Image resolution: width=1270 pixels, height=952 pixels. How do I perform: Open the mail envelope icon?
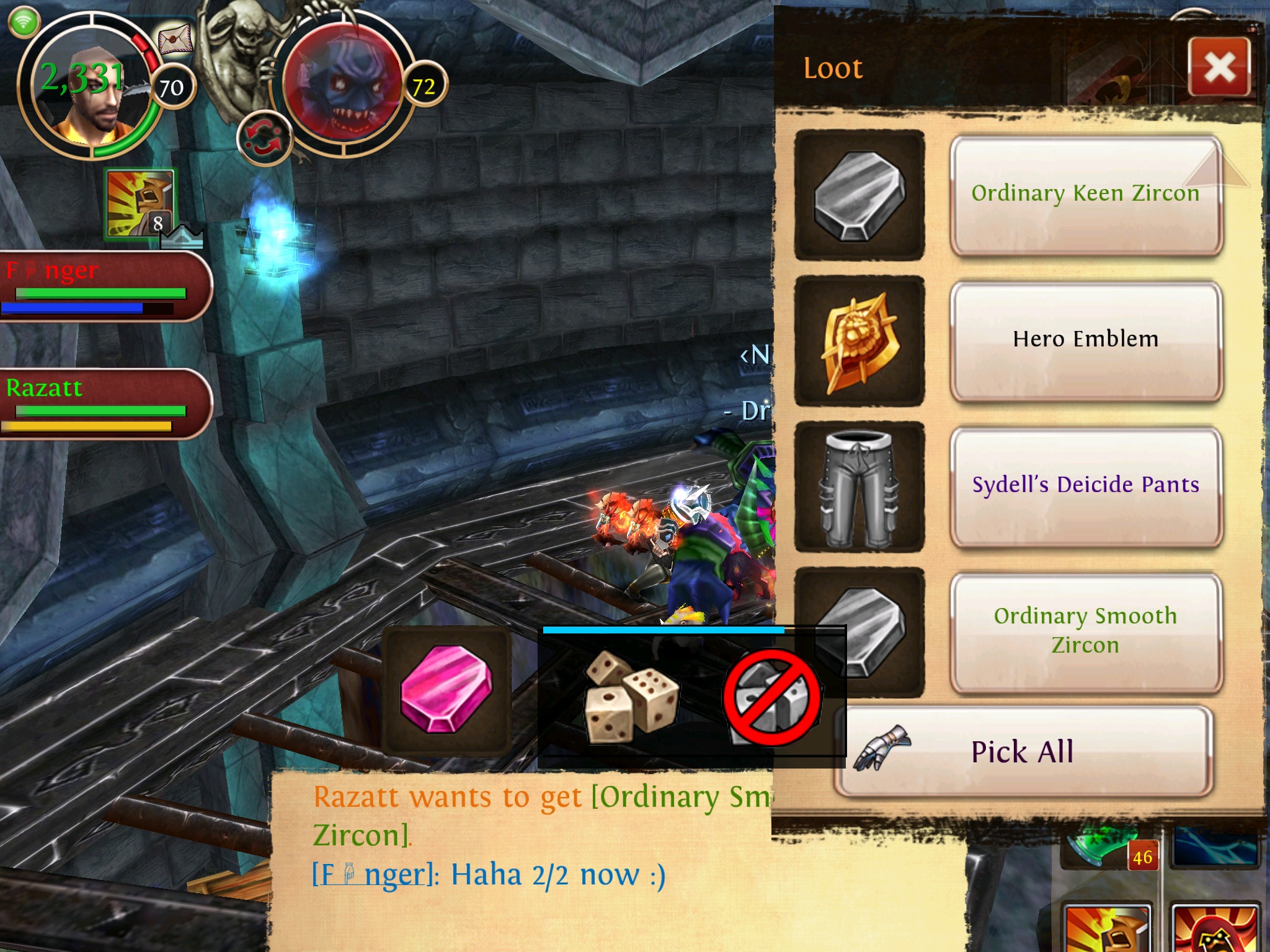coord(175,40)
